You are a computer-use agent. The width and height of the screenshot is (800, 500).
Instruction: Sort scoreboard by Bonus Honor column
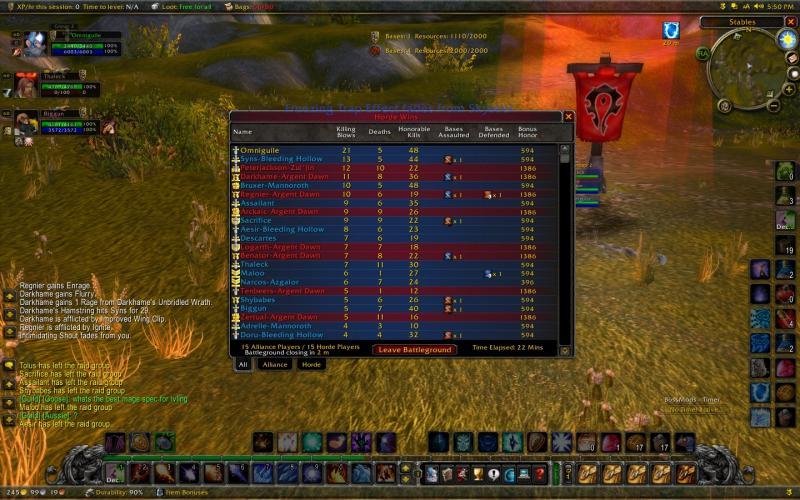click(527, 131)
